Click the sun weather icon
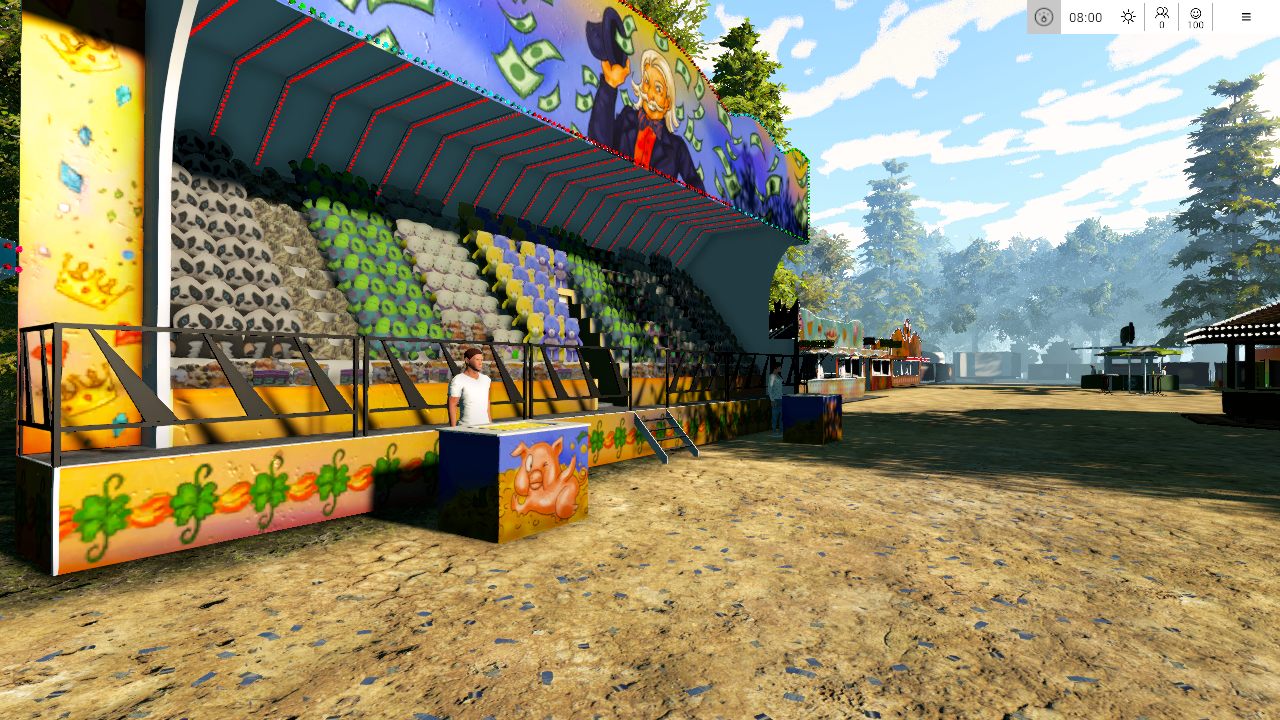This screenshot has width=1280, height=720. 1128,17
